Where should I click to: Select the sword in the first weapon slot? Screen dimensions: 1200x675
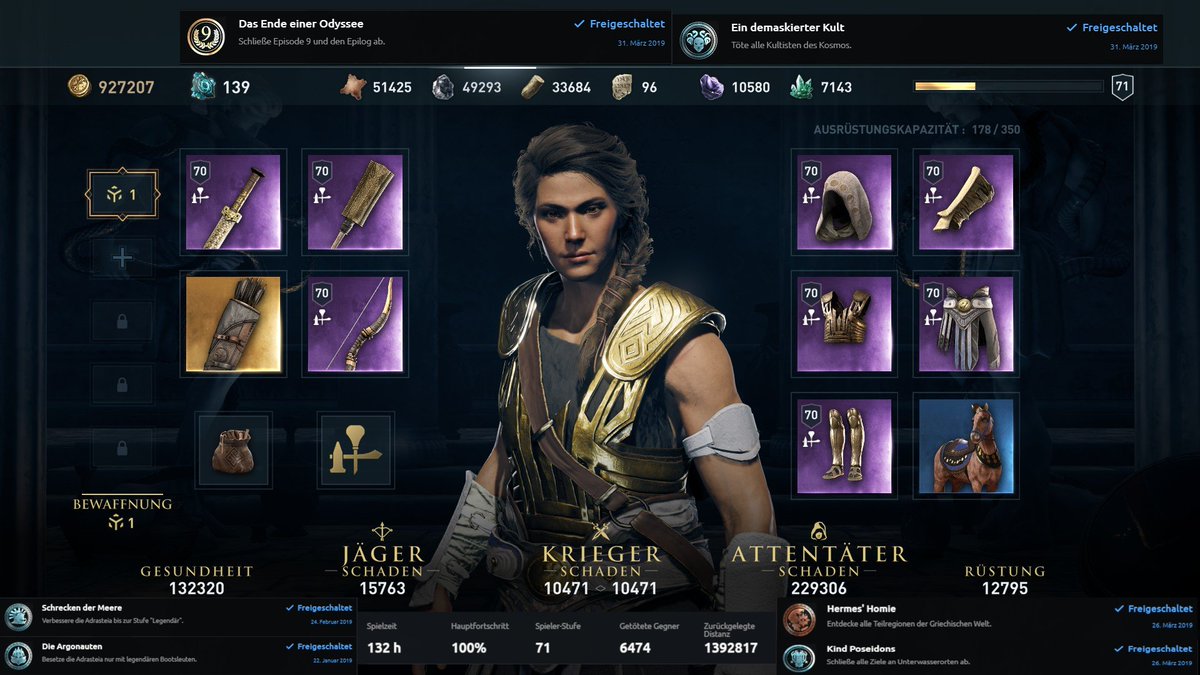(x=233, y=201)
